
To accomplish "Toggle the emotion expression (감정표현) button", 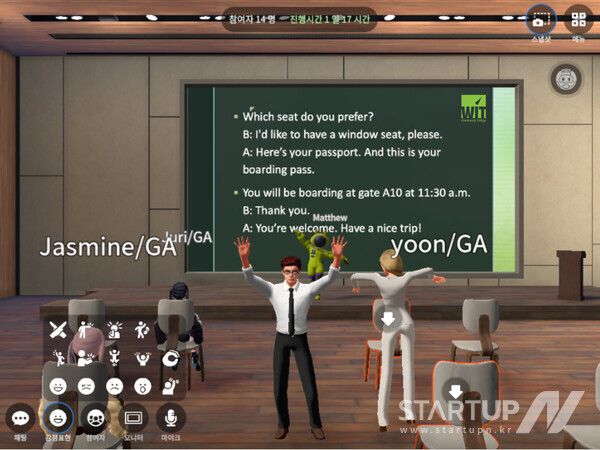I will 59,417.
